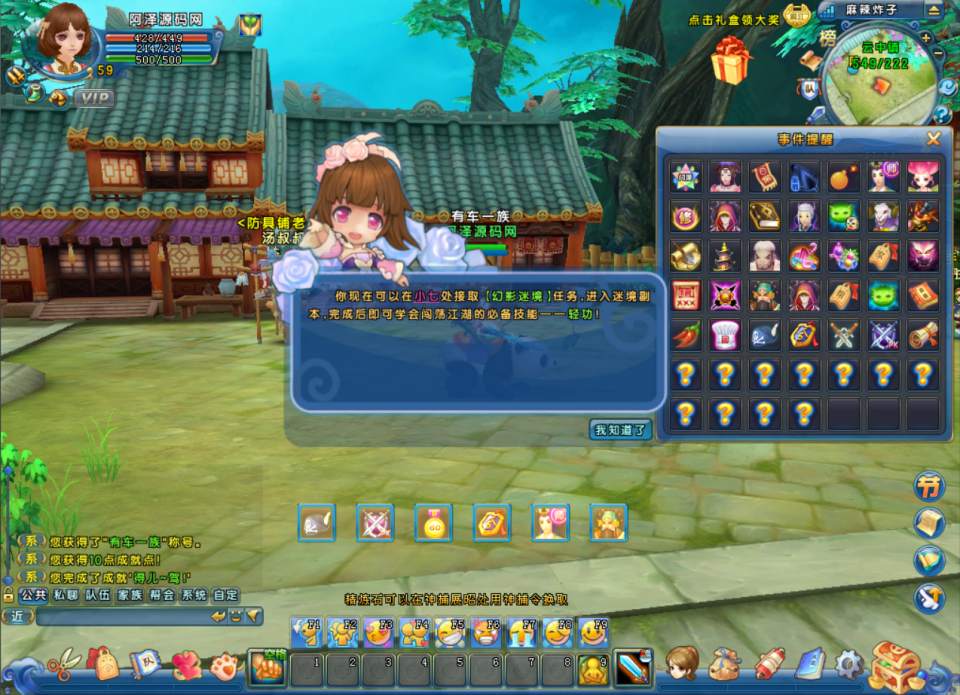960x695 pixels.
Task: Close the 事件提醒 panel
Action: pos(933,139)
